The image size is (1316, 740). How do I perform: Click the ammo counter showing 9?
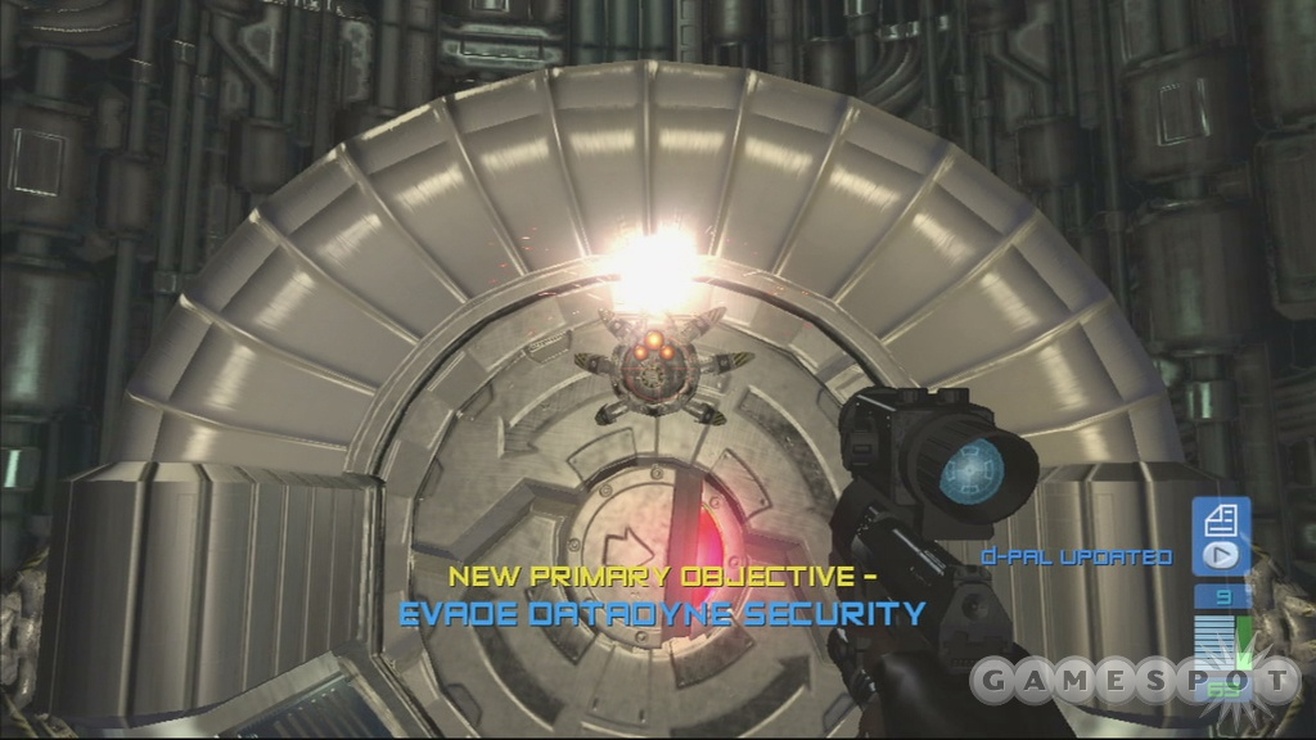[1222, 597]
